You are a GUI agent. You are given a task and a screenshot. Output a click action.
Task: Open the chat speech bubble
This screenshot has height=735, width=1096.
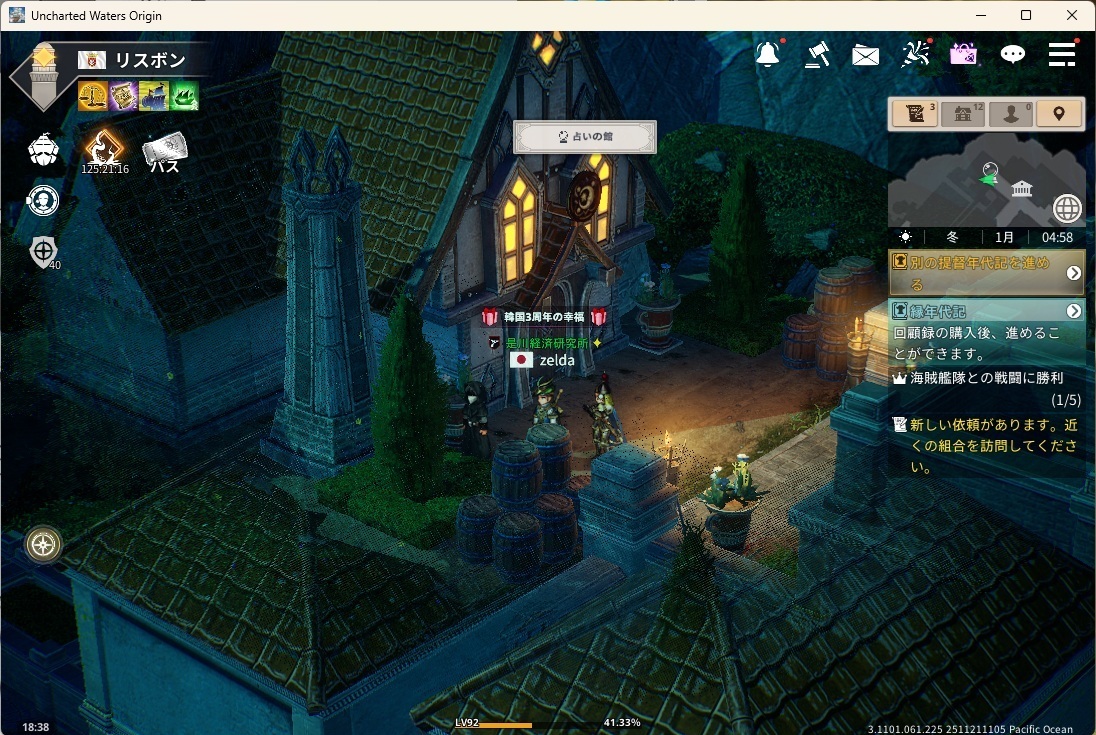pyautogui.click(x=1013, y=55)
